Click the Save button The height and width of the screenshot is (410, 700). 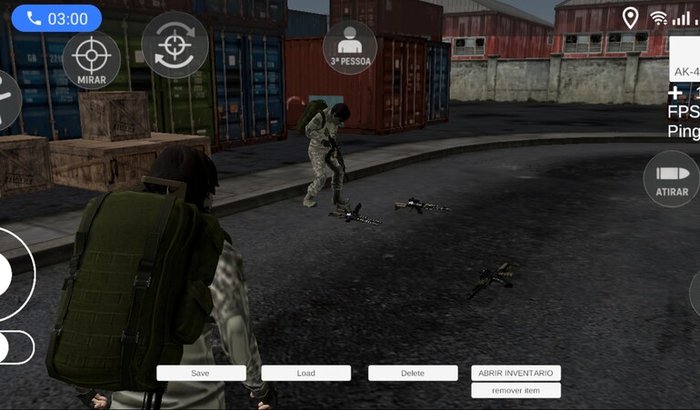point(201,373)
